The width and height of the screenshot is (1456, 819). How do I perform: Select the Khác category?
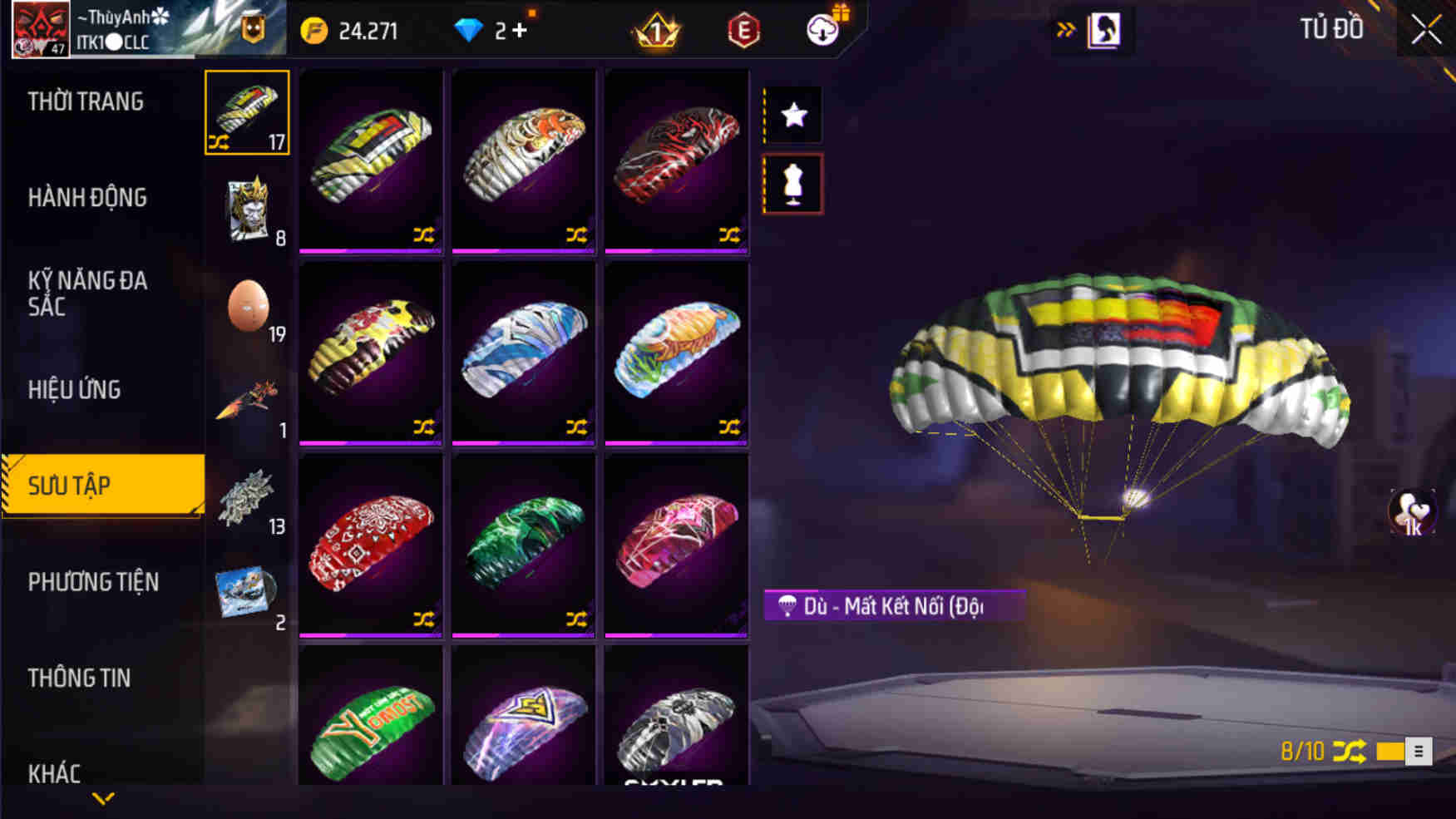[x=55, y=773]
